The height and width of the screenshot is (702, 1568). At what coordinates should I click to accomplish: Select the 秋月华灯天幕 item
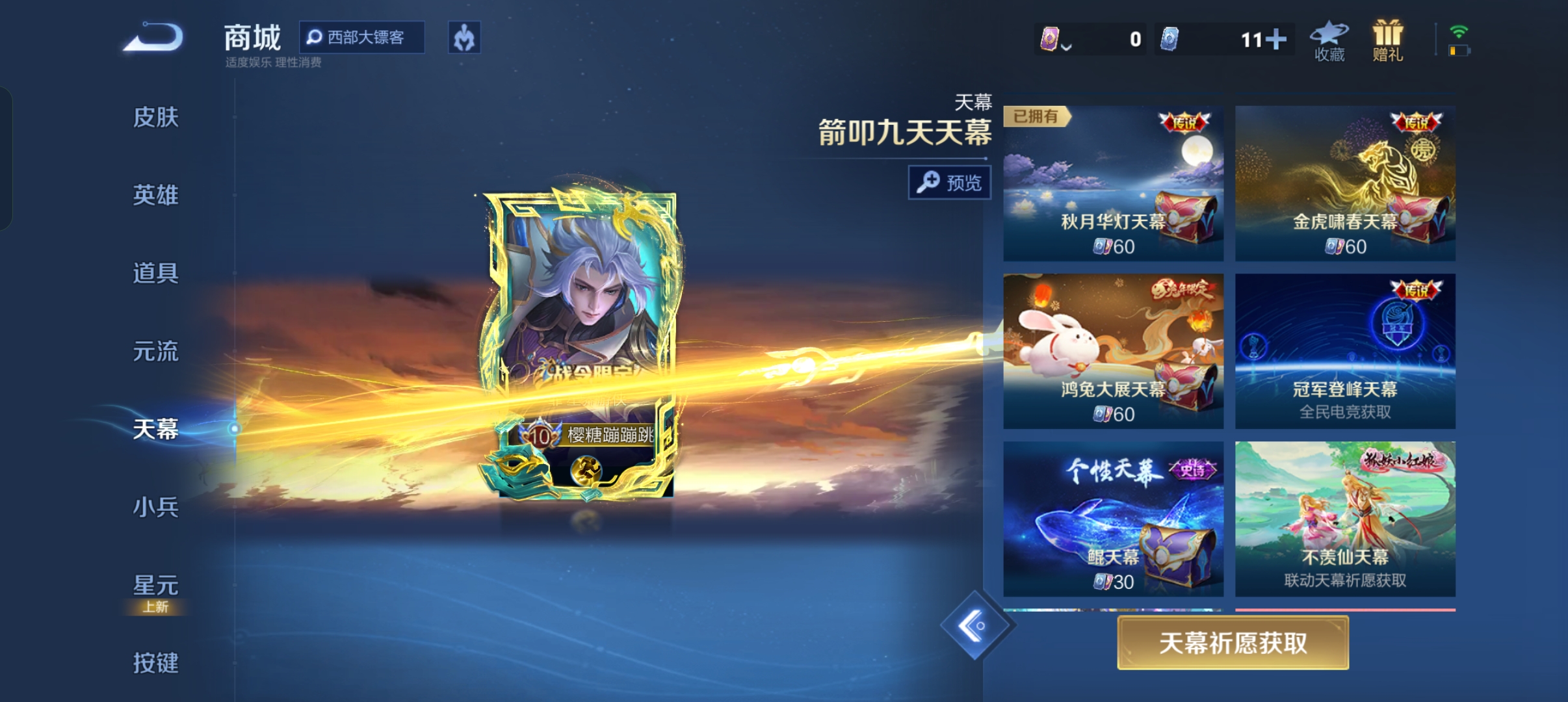tap(1113, 183)
